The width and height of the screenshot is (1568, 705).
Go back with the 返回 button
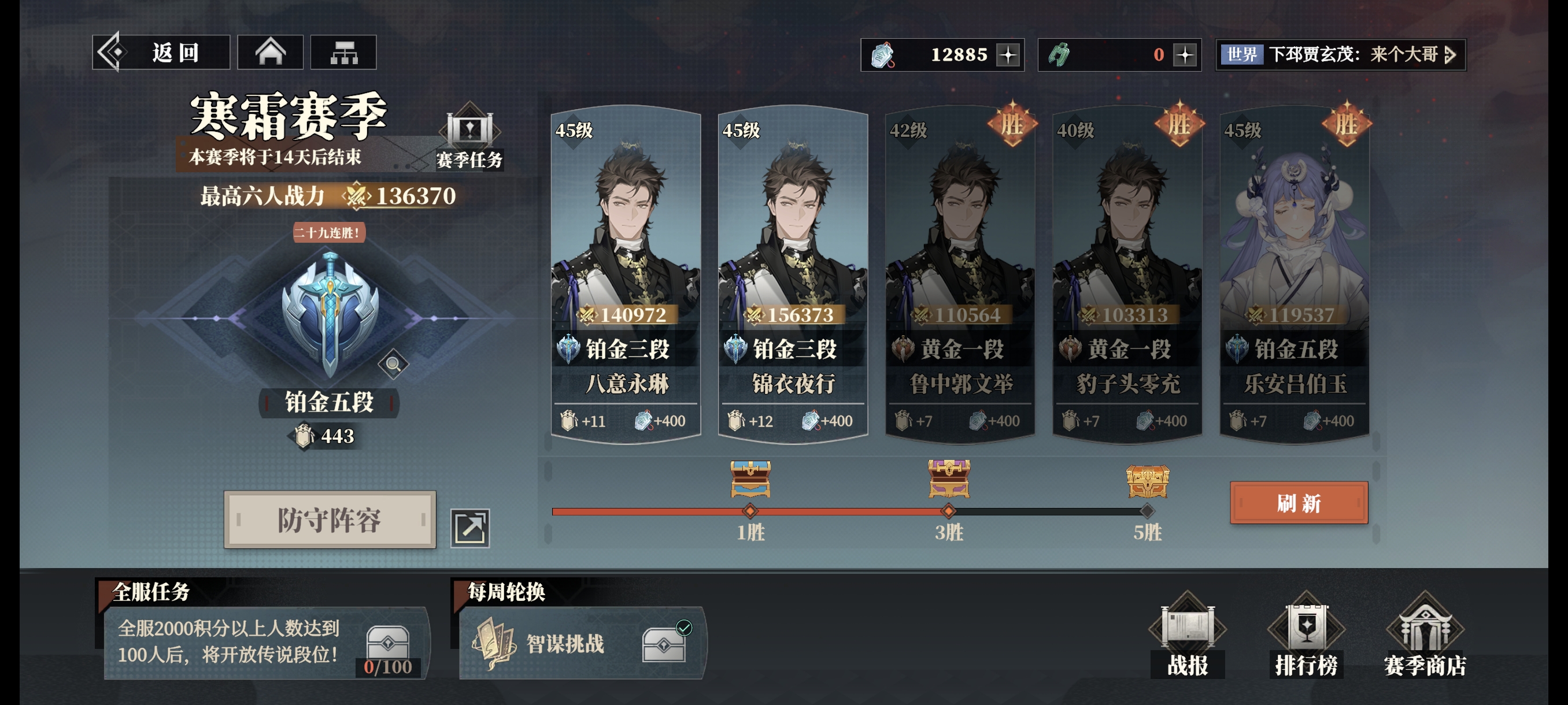pyautogui.click(x=161, y=53)
